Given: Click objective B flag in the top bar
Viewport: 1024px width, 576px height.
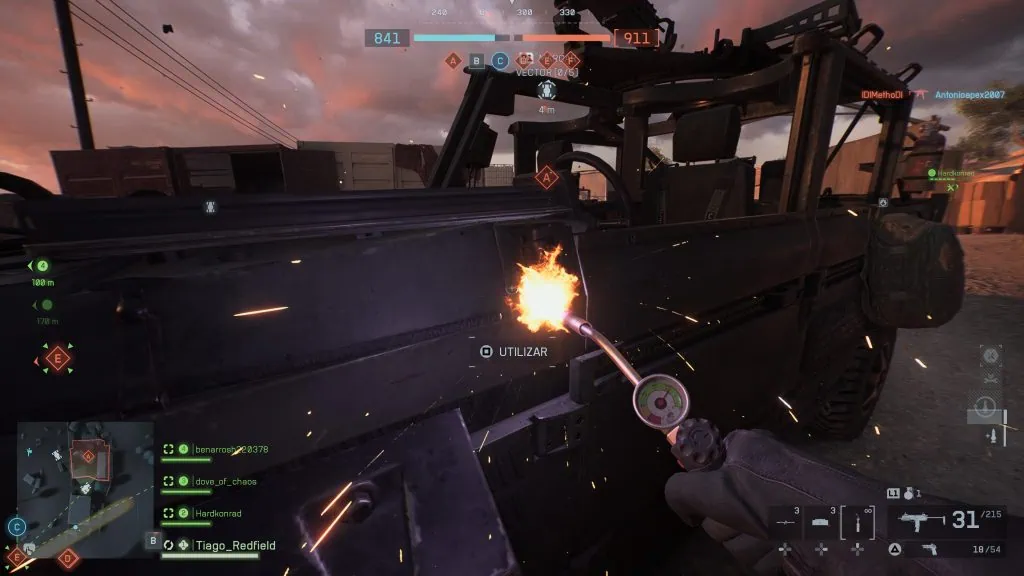Looking at the screenshot, I should coord(477,60).
